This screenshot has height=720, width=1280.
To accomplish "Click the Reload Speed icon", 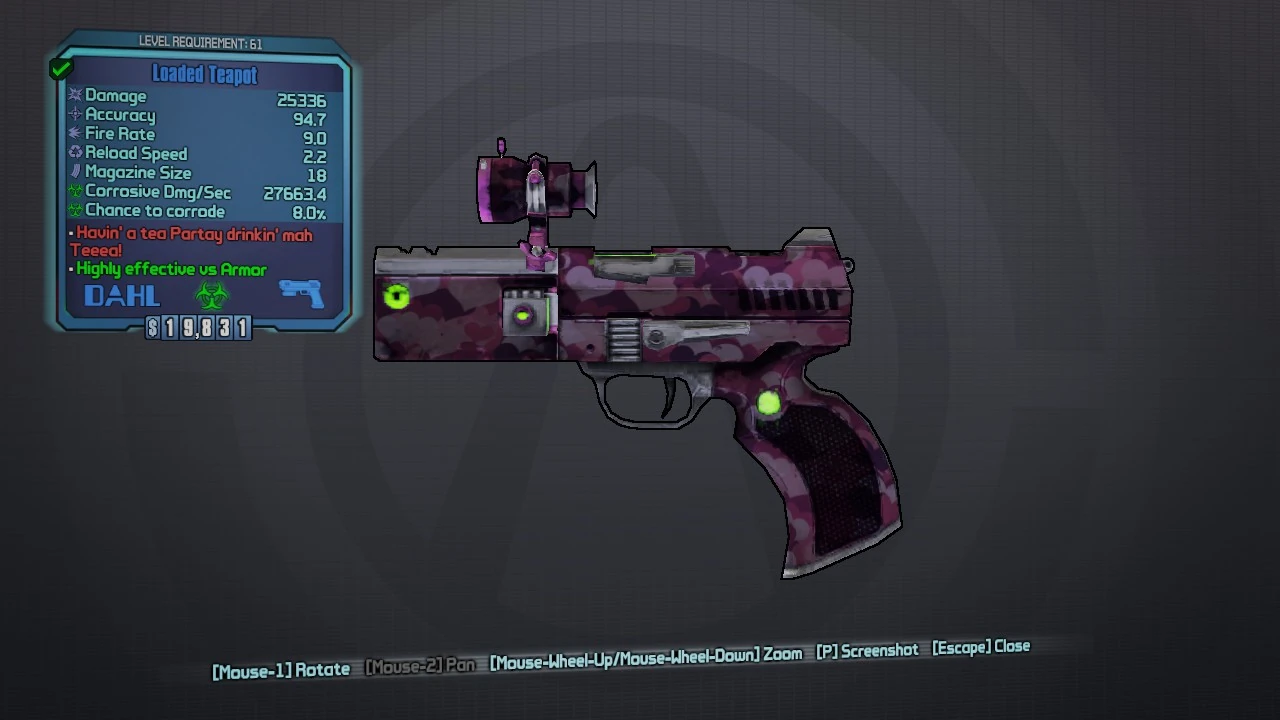I will pos(74,153).
